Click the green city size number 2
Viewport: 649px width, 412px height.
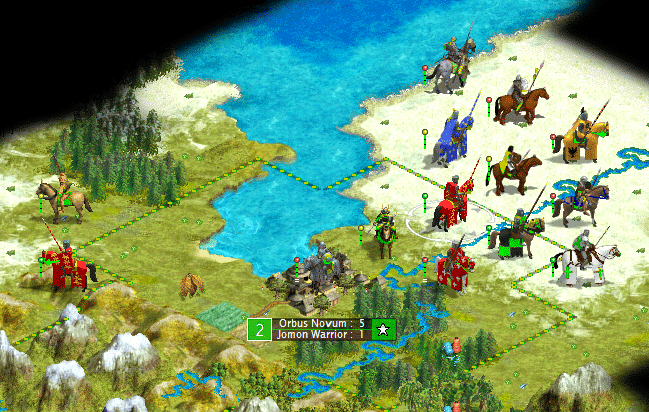[x=260, y=329]
